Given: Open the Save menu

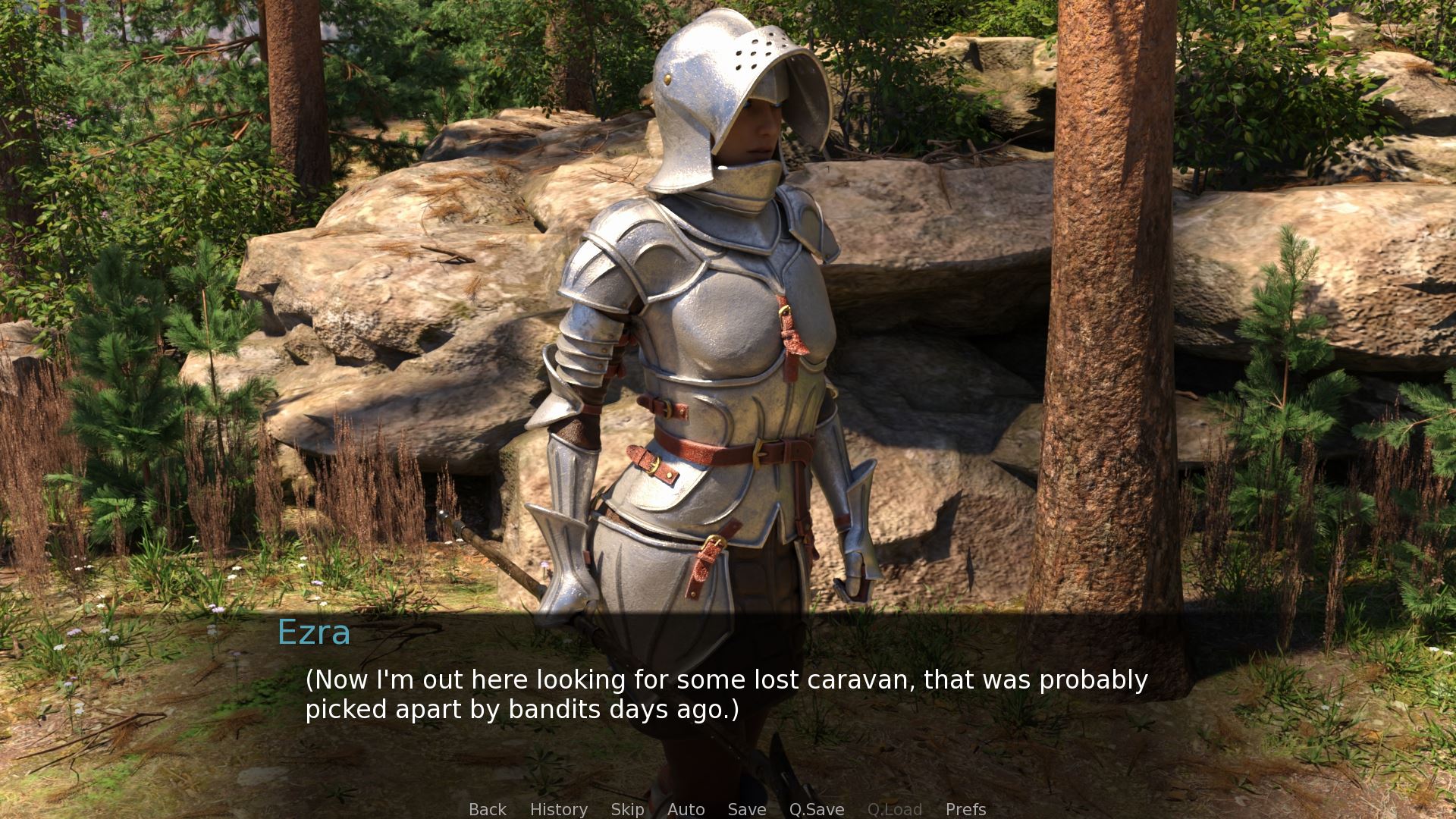Looking at the screenshot, I should point(746,809).
